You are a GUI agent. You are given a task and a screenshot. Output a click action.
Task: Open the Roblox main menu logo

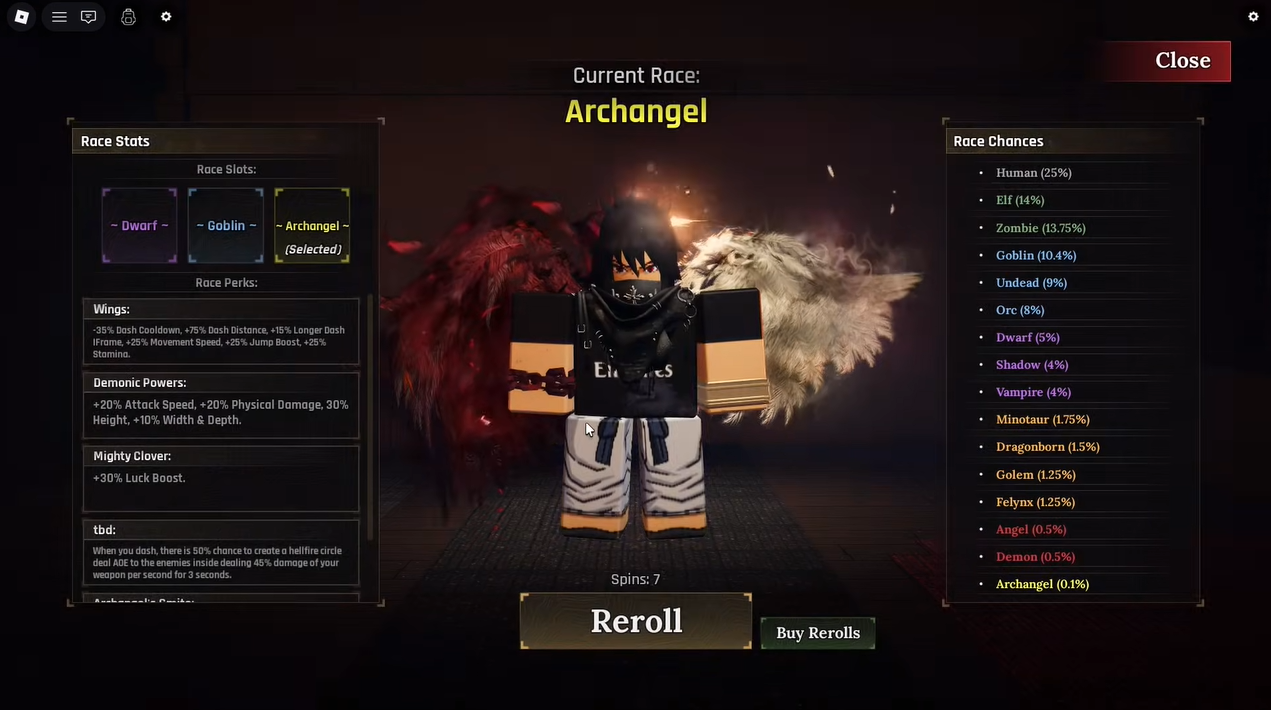[x=22, y=17]
